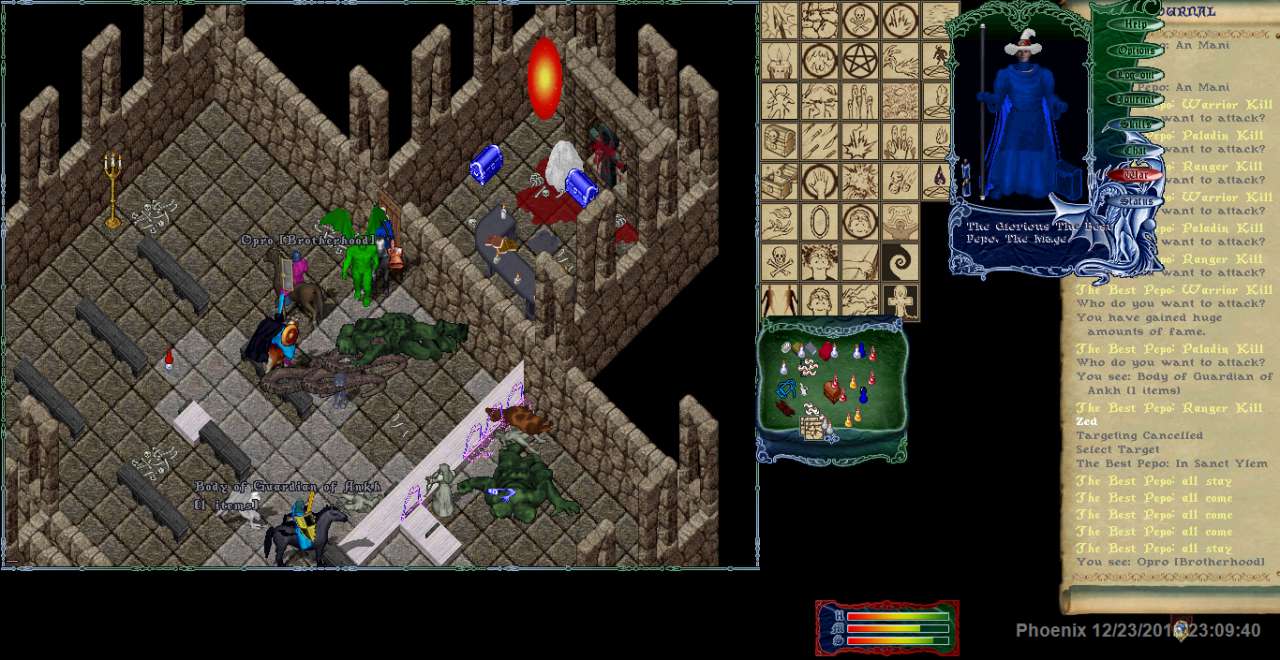The height and width of the screenshot is (660, 1280).
Task: Activate the oval mirror spell icon
Action: tap(819, 221)
